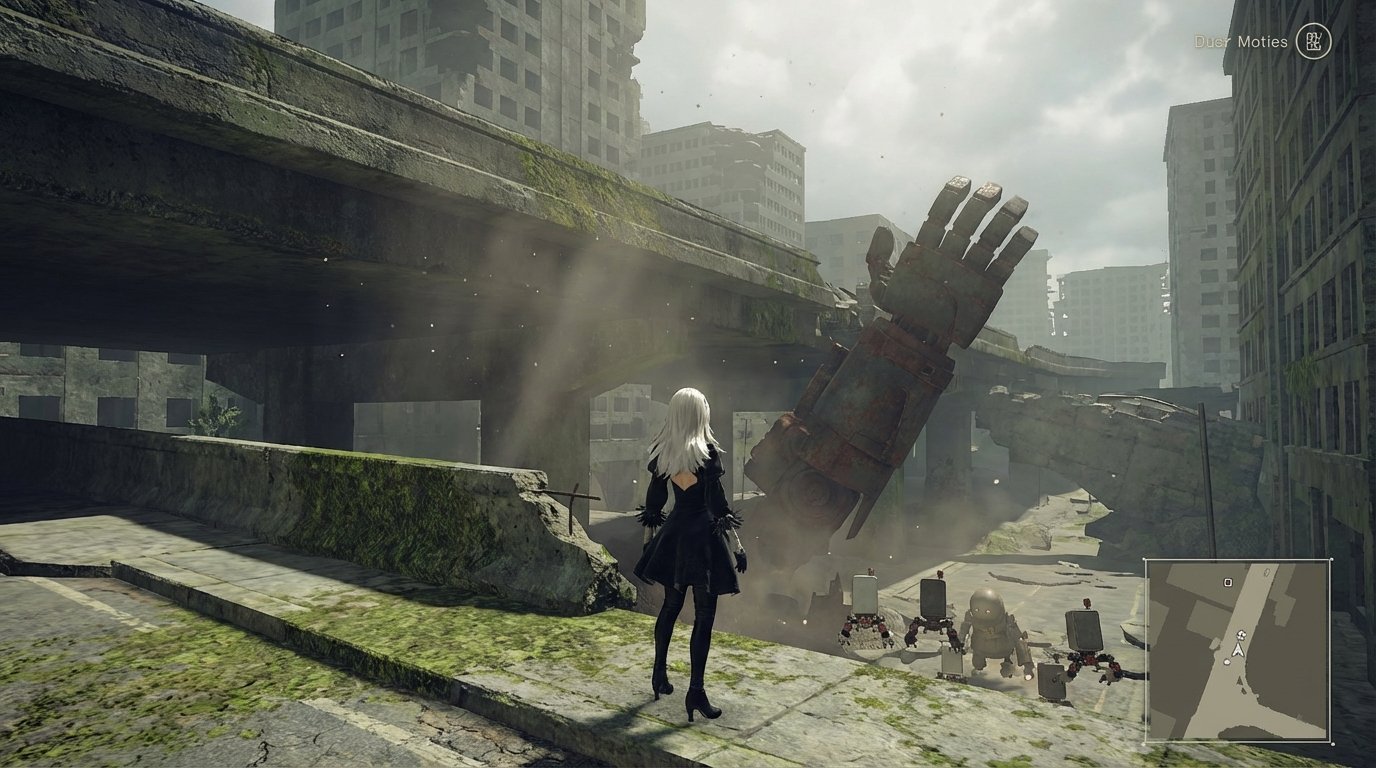Click the quest name text top right
1376x768 pixels.
1240,42
